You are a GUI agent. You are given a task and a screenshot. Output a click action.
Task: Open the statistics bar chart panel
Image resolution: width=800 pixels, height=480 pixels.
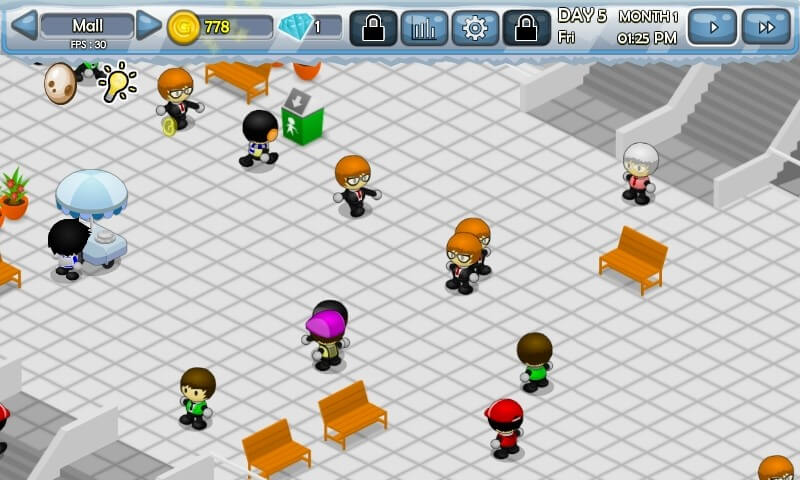click(x=424, y=28)
